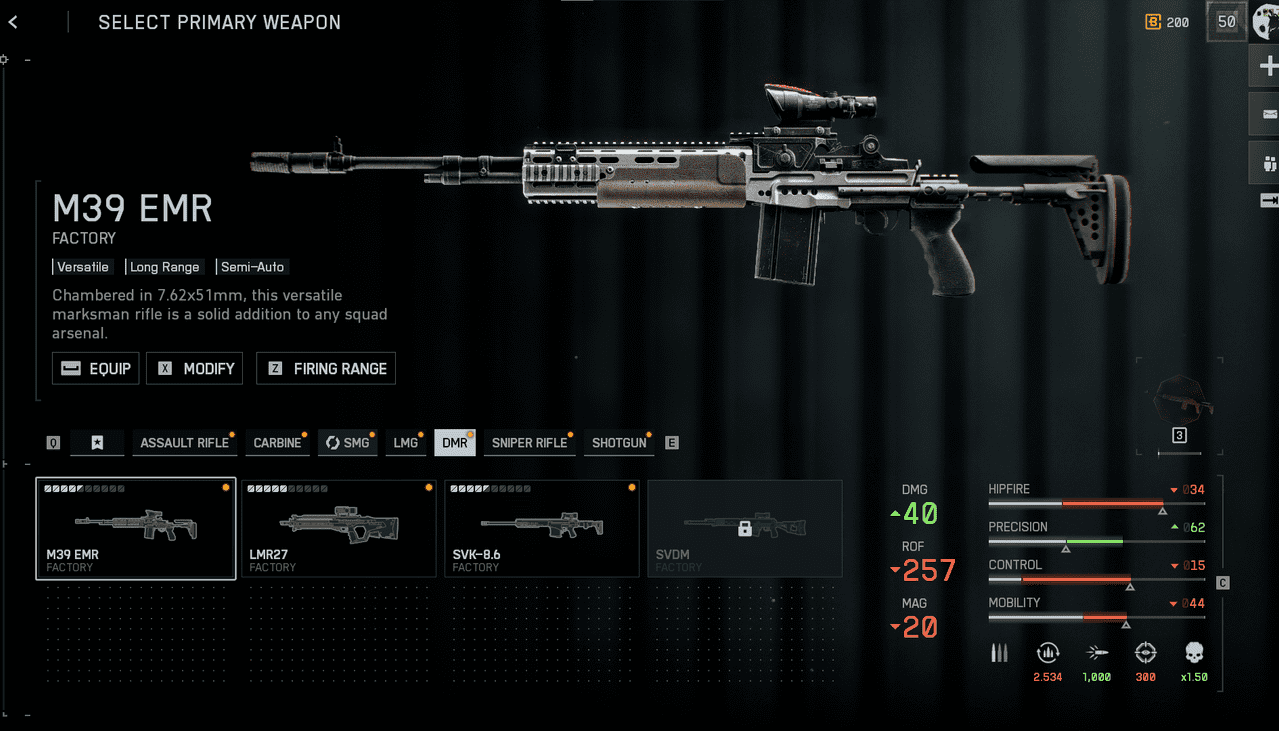Click the plus icon on right sidebar
This screenshot has height=731, width=1279.
pyautogui.click(x=1268, y=68)
